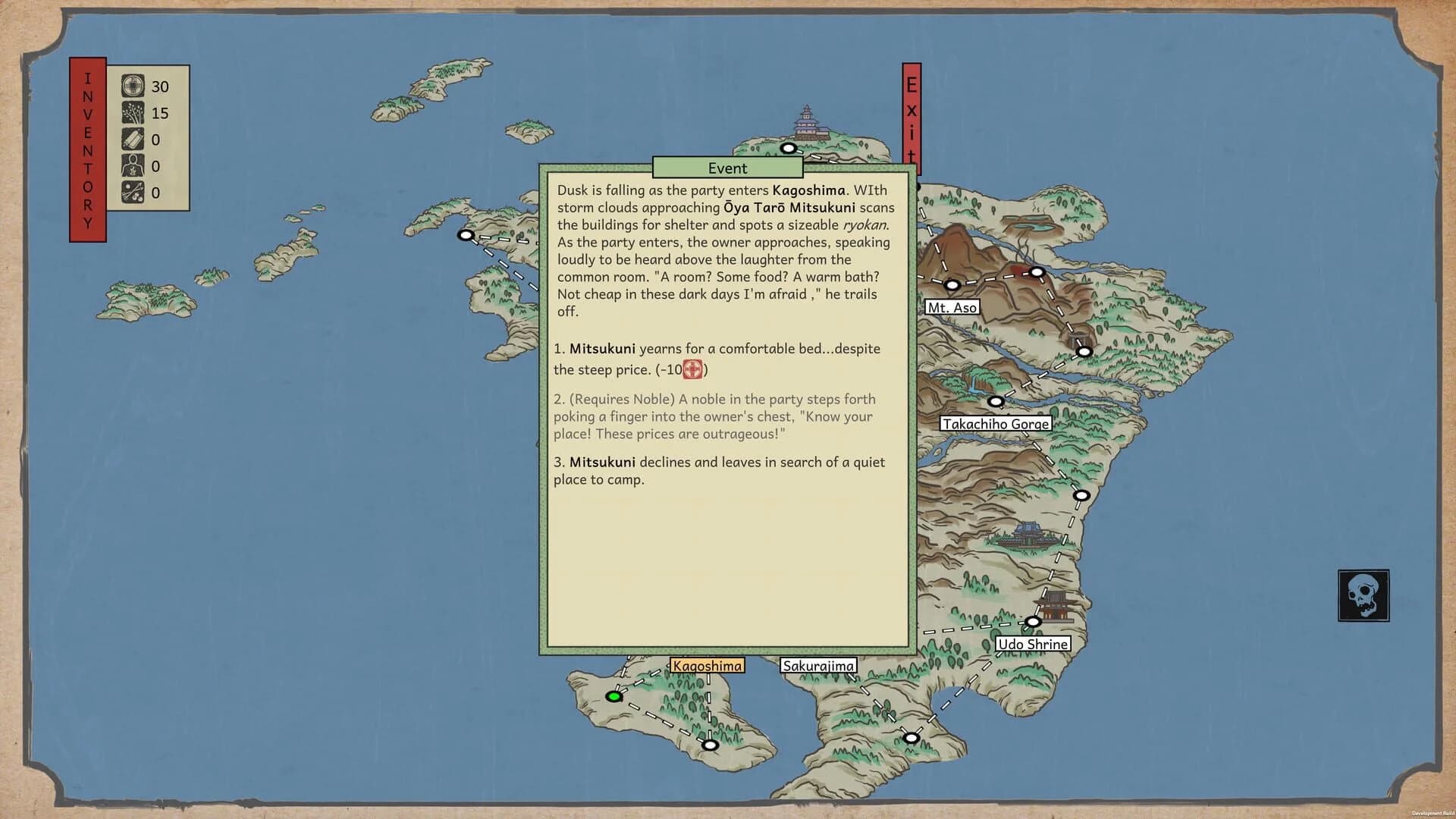Choose option 1 to pay for a comfortable bed
This screenshot has width=1456, height=819.
pos(717,358)
